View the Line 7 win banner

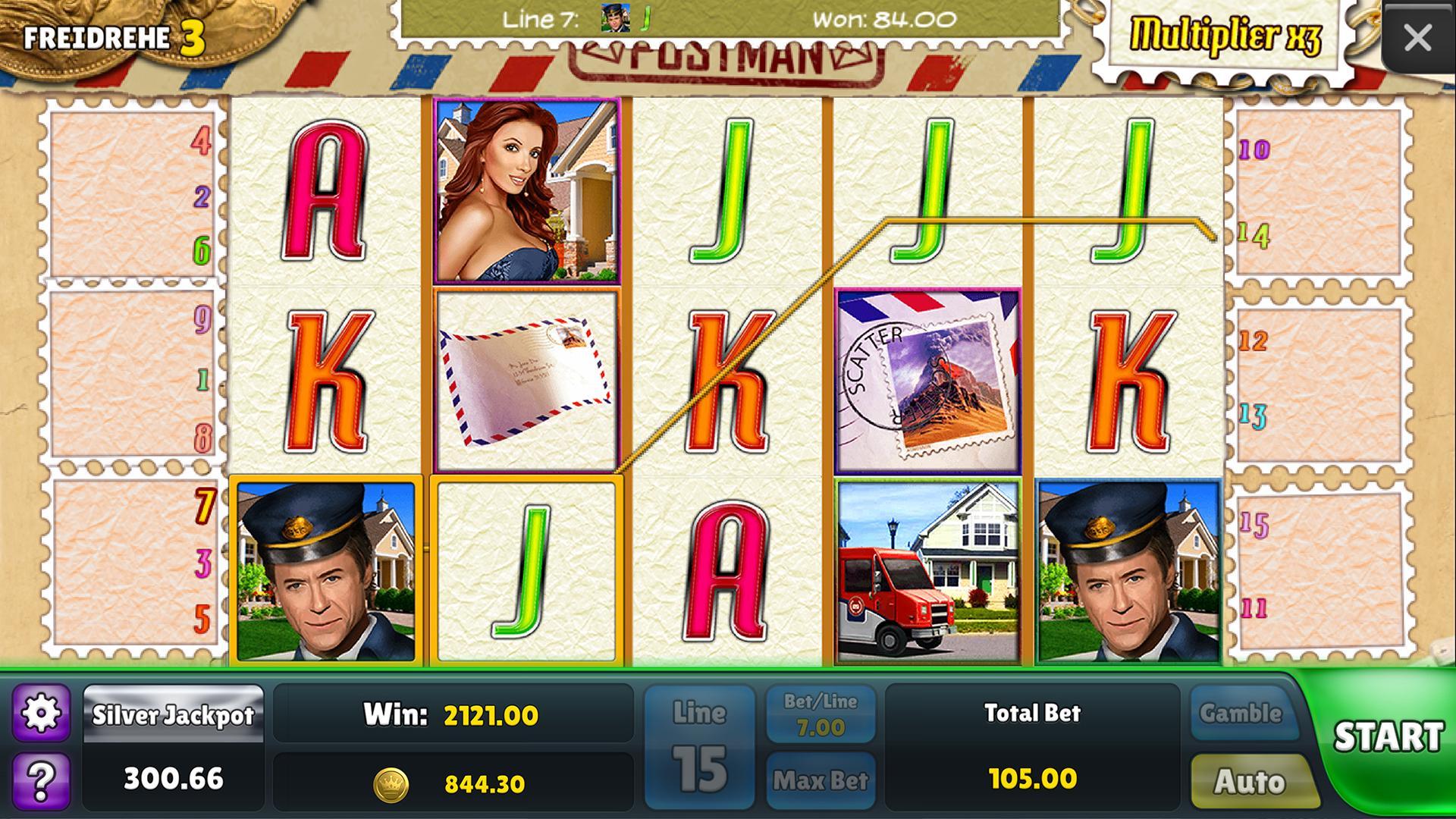[x=728, y=20]
